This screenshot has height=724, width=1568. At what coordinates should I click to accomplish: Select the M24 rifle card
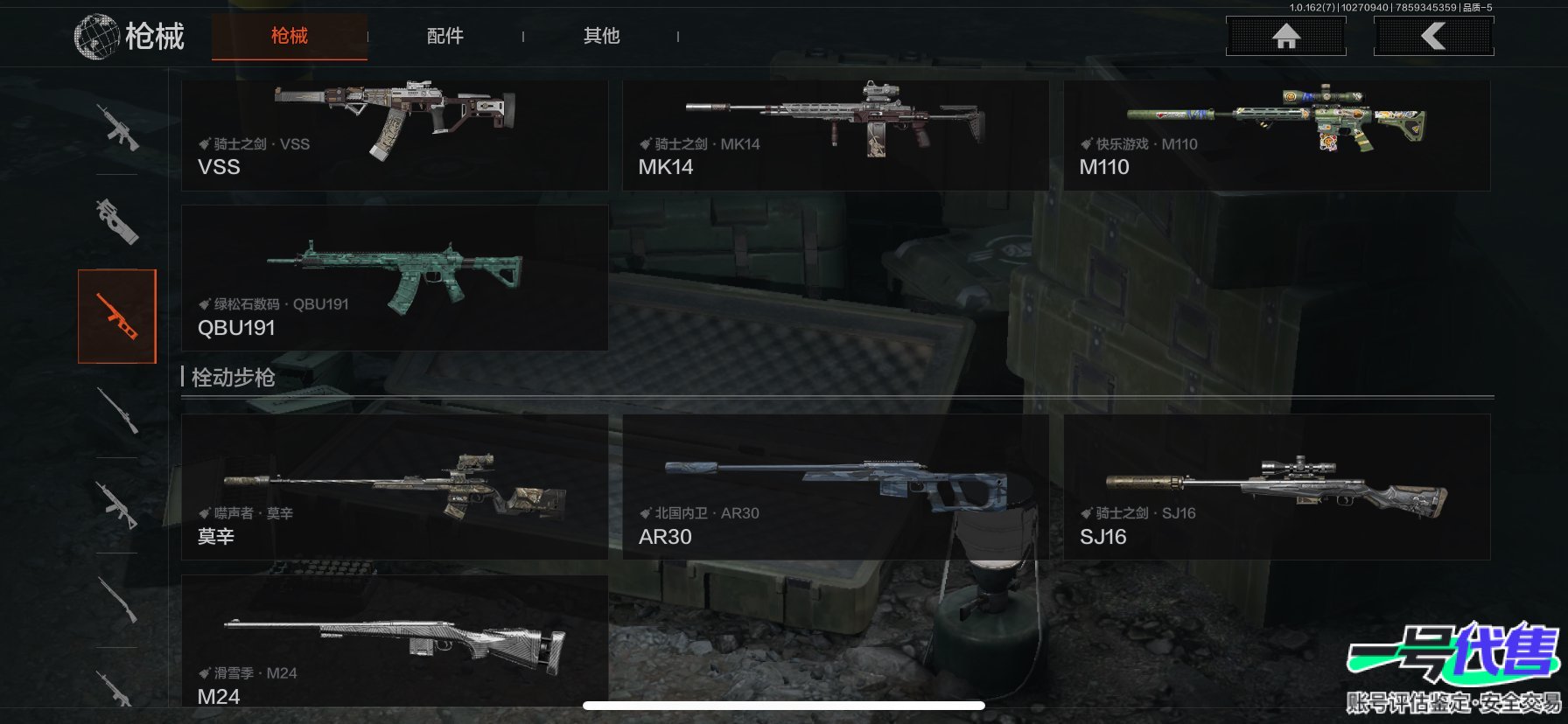point(395,643)
